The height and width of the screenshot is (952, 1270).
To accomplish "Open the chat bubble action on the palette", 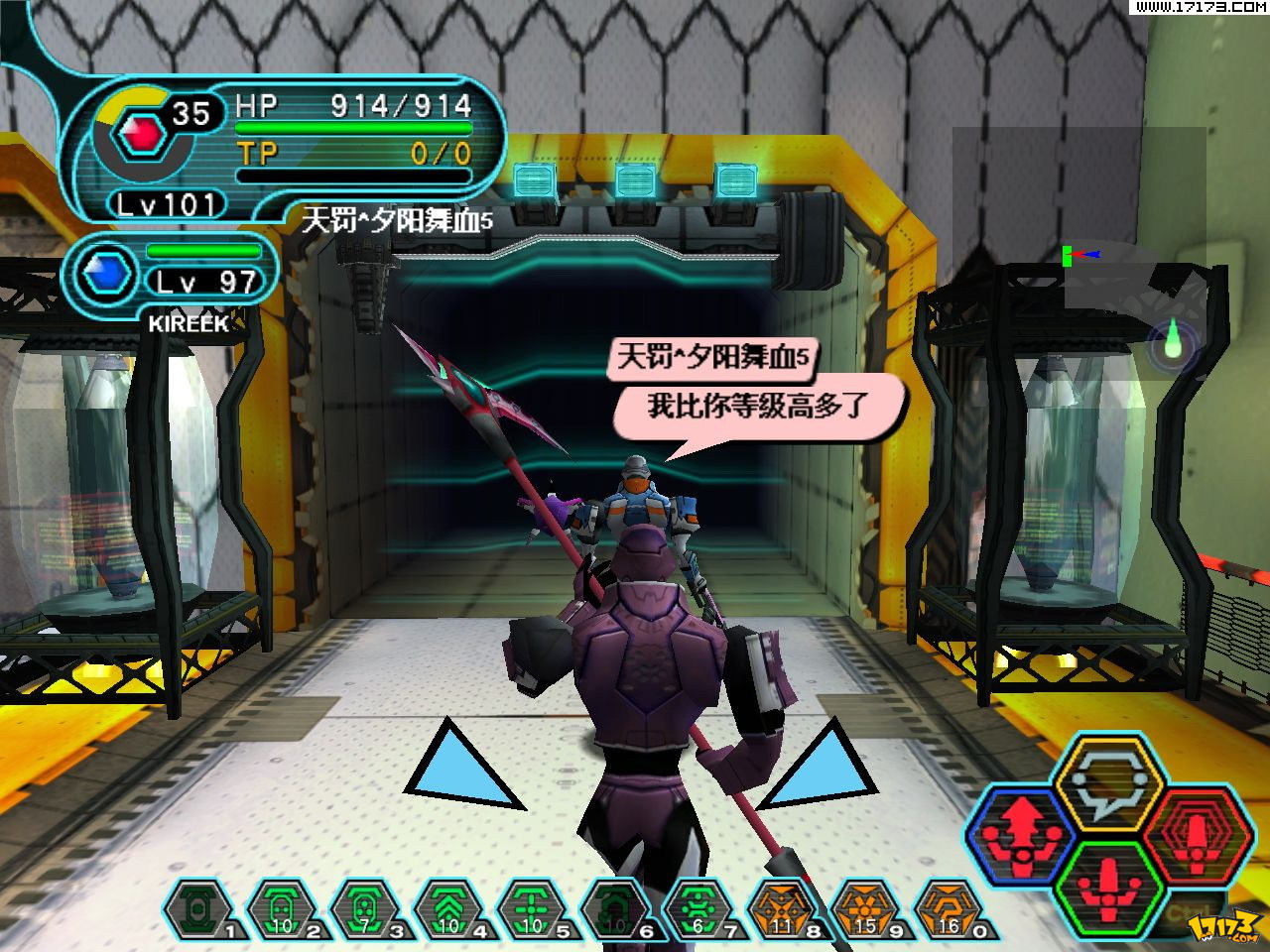I will point(1108,782).
